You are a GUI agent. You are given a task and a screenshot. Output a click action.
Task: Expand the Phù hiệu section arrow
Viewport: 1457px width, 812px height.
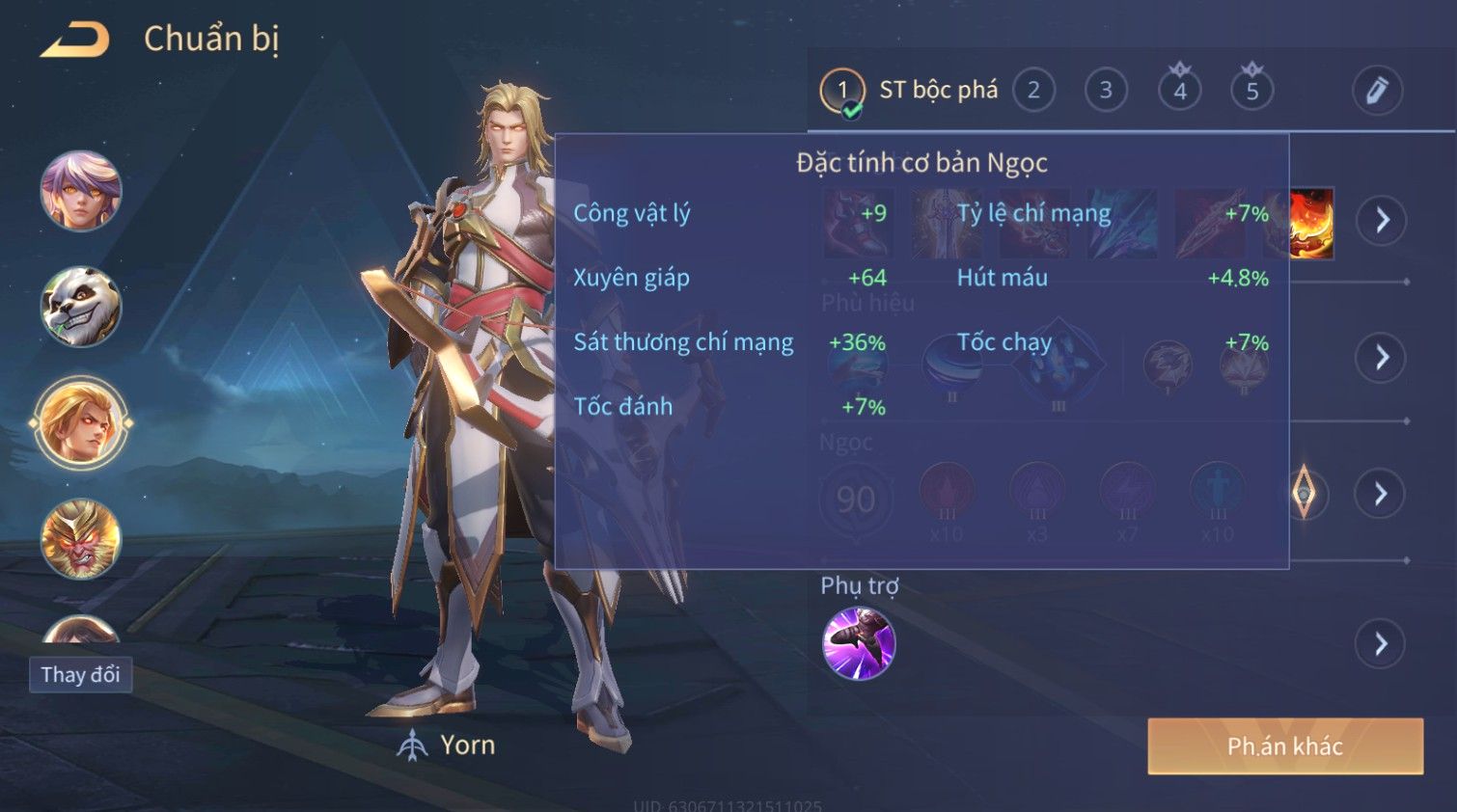click(x=1382, y=358)
